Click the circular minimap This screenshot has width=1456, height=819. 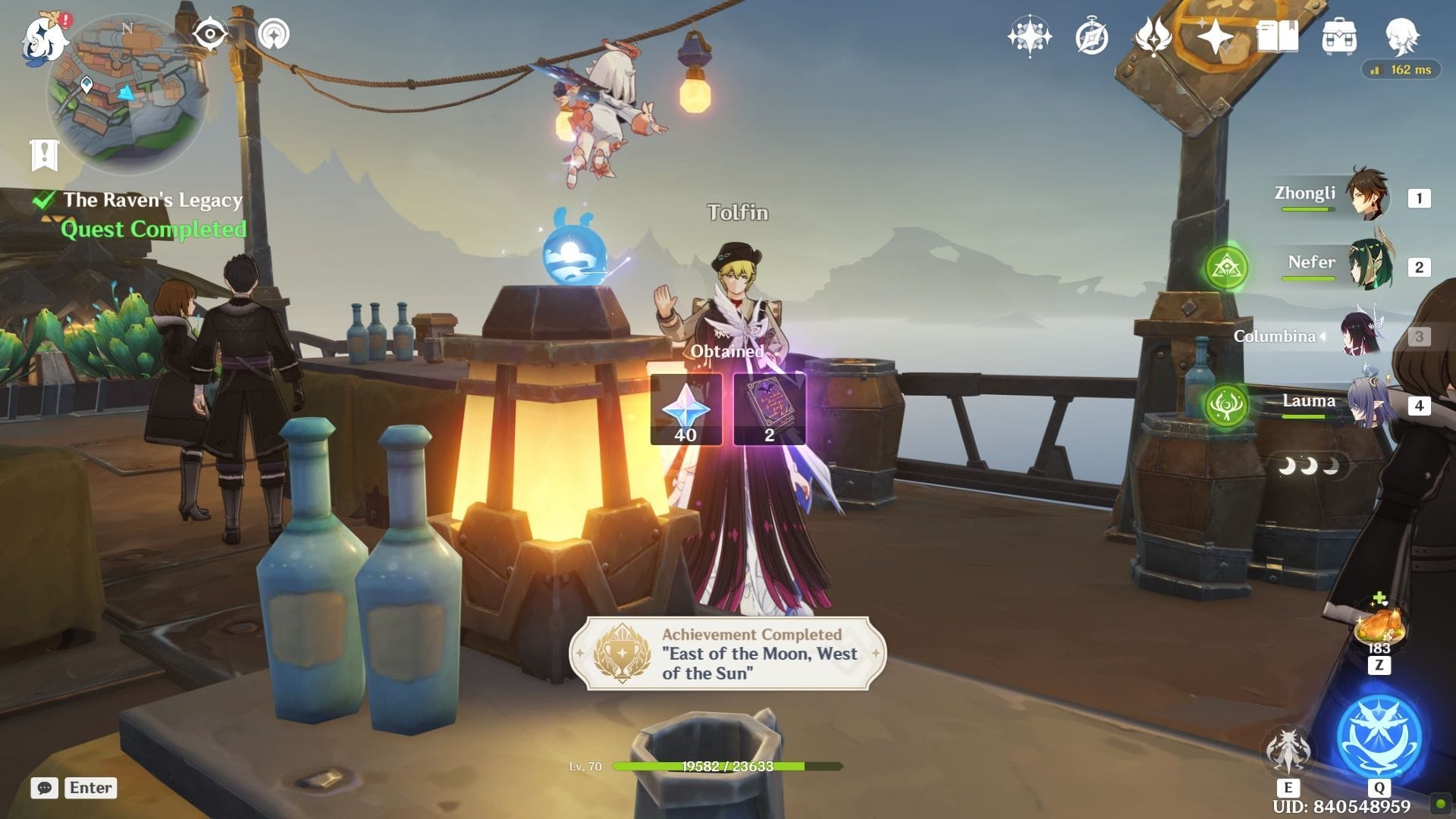(x=127, y=95)
